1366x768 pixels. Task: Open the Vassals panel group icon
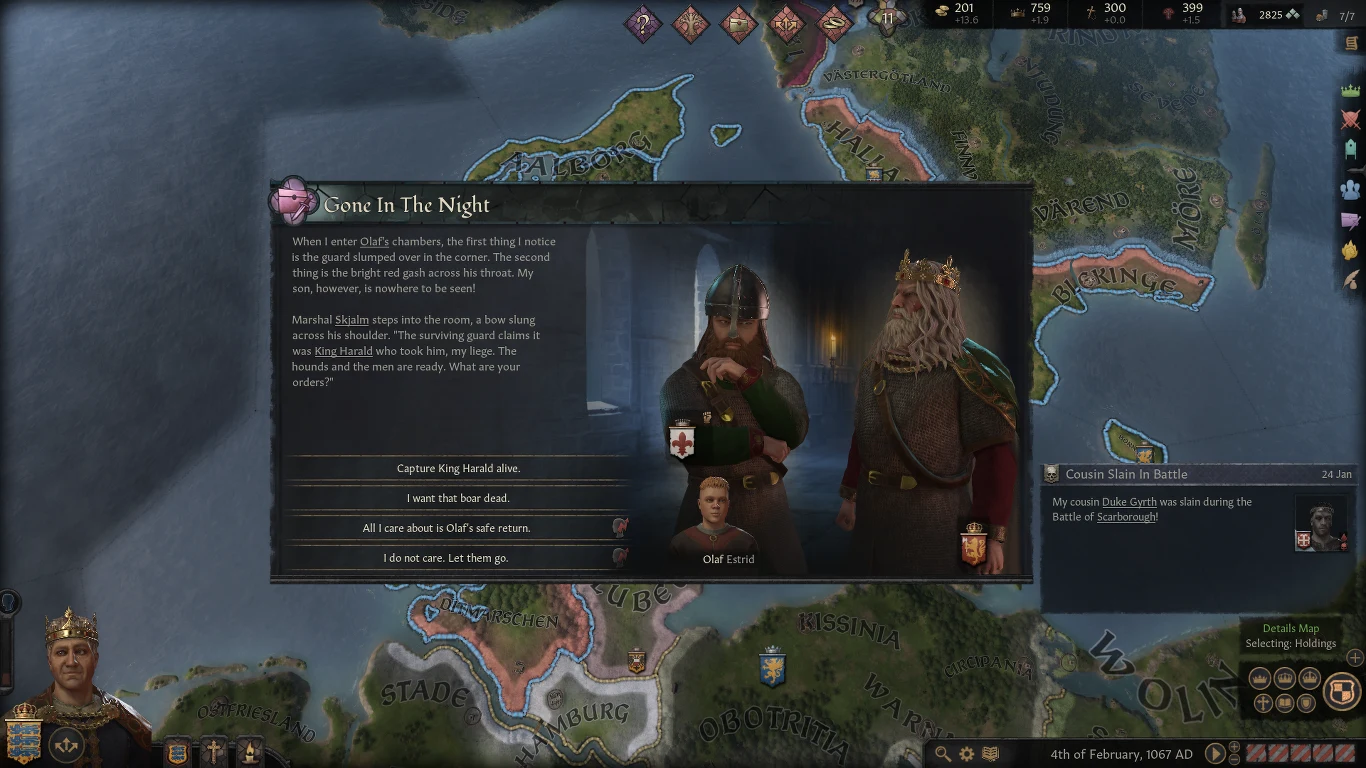tap(1351, 187)
